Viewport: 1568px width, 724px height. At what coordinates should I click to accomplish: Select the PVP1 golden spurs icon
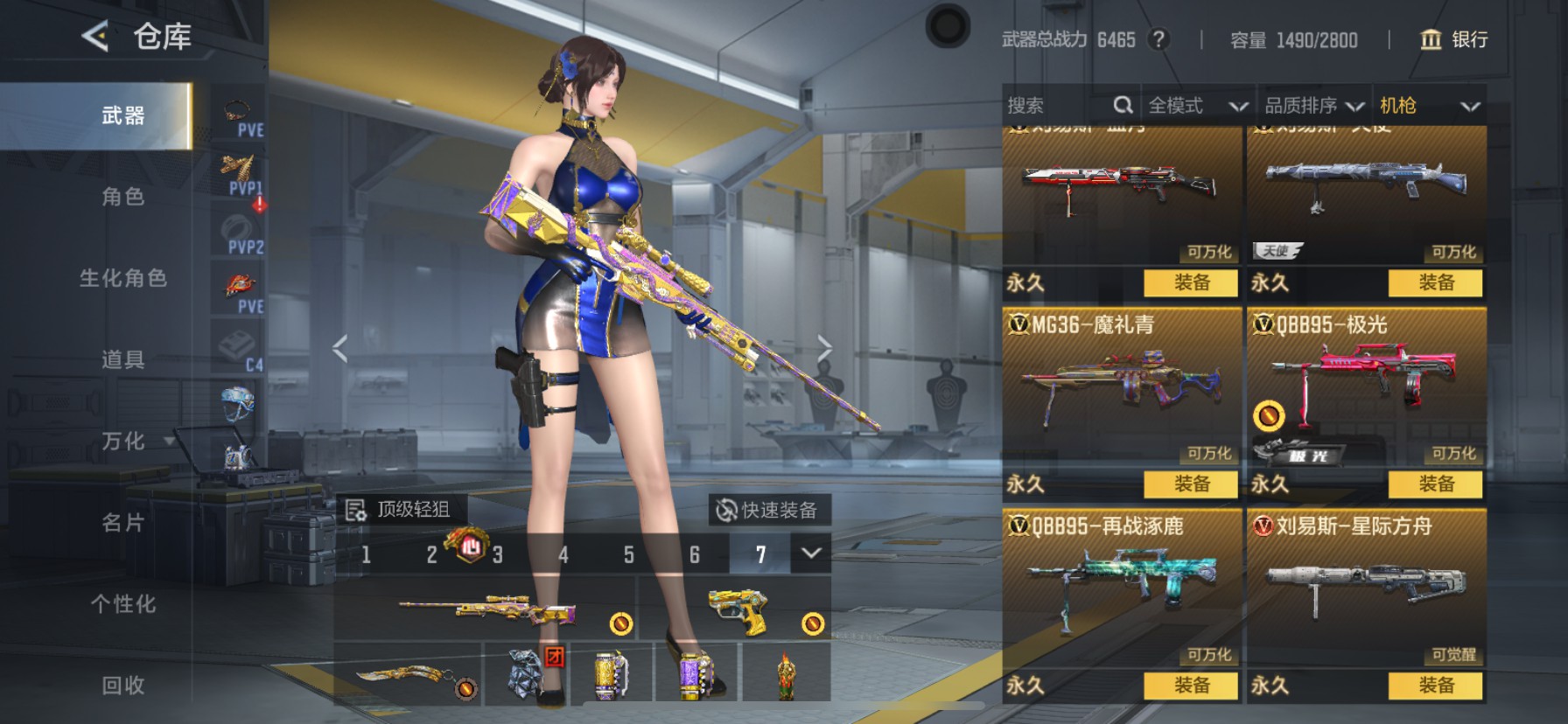(238, 171)
